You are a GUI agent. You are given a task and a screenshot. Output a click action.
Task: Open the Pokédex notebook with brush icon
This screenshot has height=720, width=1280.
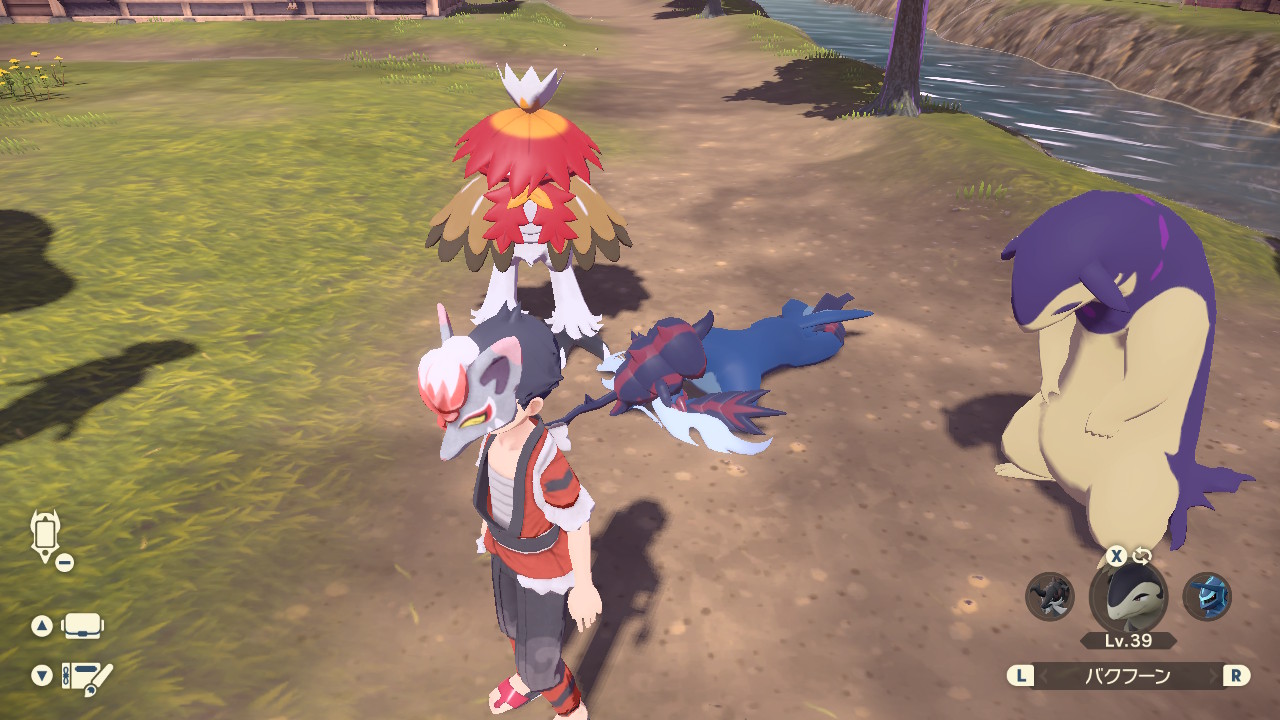86,677
